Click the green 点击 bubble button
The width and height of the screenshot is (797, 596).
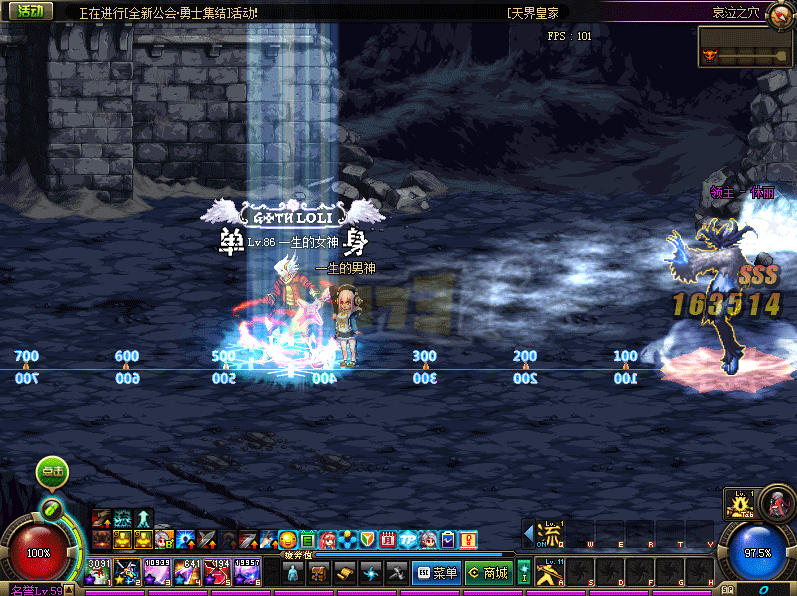coord(52,470)
